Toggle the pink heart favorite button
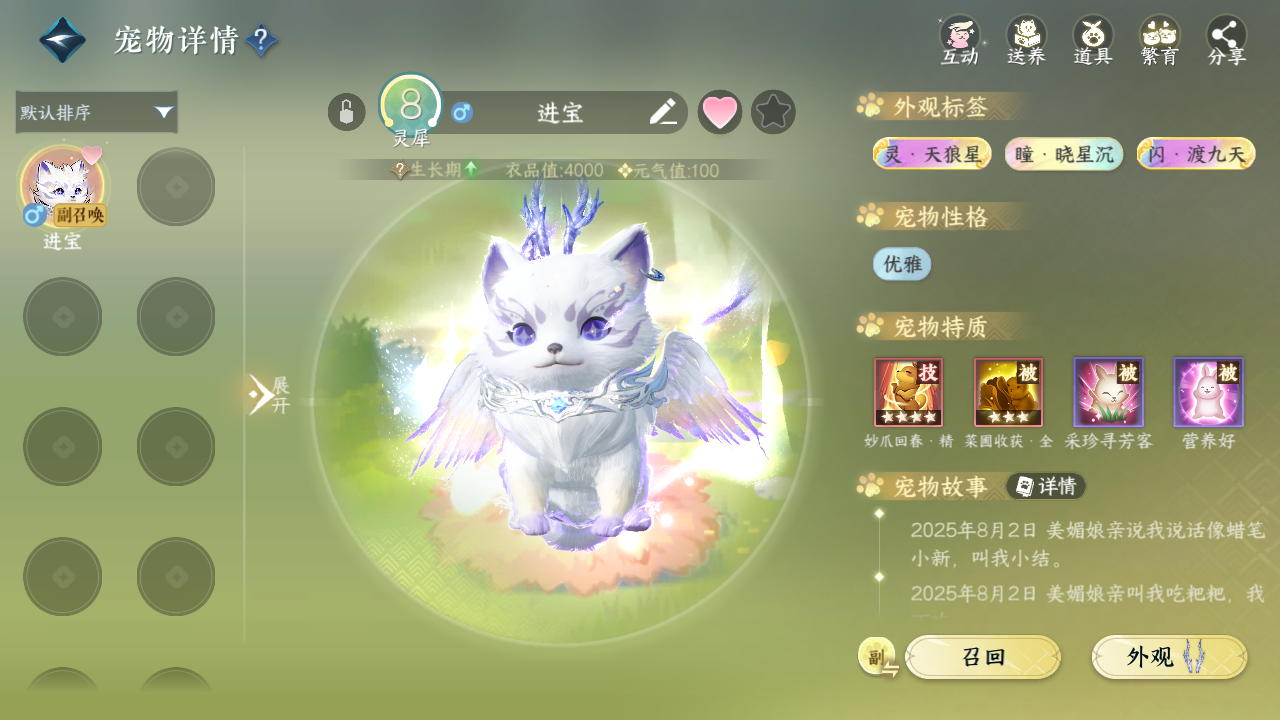1280x720 pixels. 720,112
